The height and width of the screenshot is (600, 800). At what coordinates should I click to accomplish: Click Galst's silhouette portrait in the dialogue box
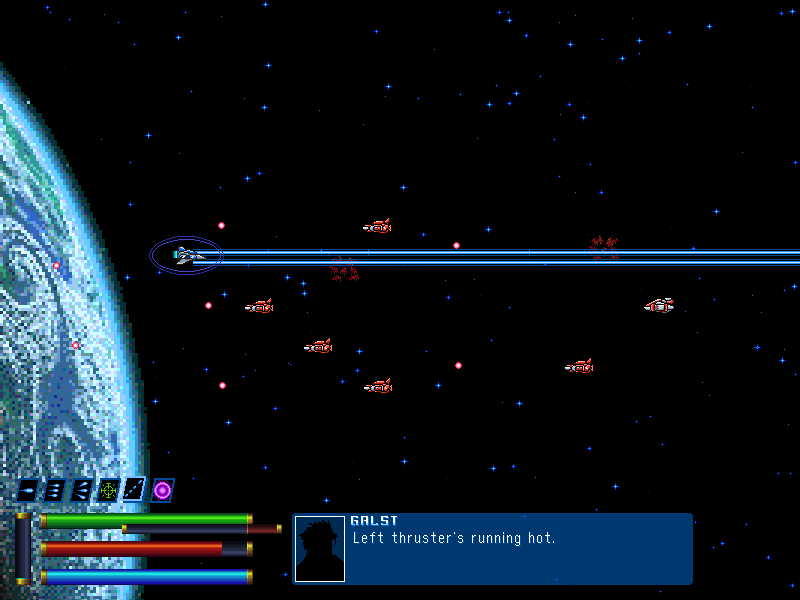(x=320, y=549)
